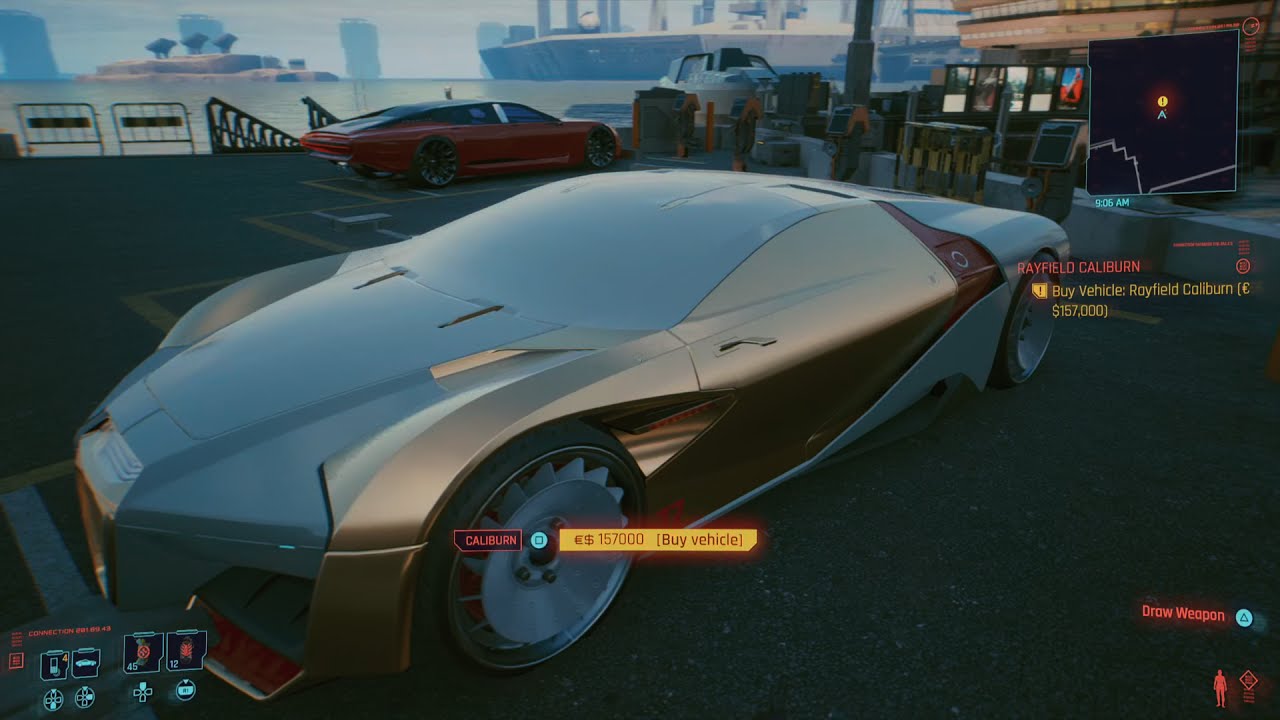
Task: Click the red body stance indicator
Action: tap(1220, 689)
